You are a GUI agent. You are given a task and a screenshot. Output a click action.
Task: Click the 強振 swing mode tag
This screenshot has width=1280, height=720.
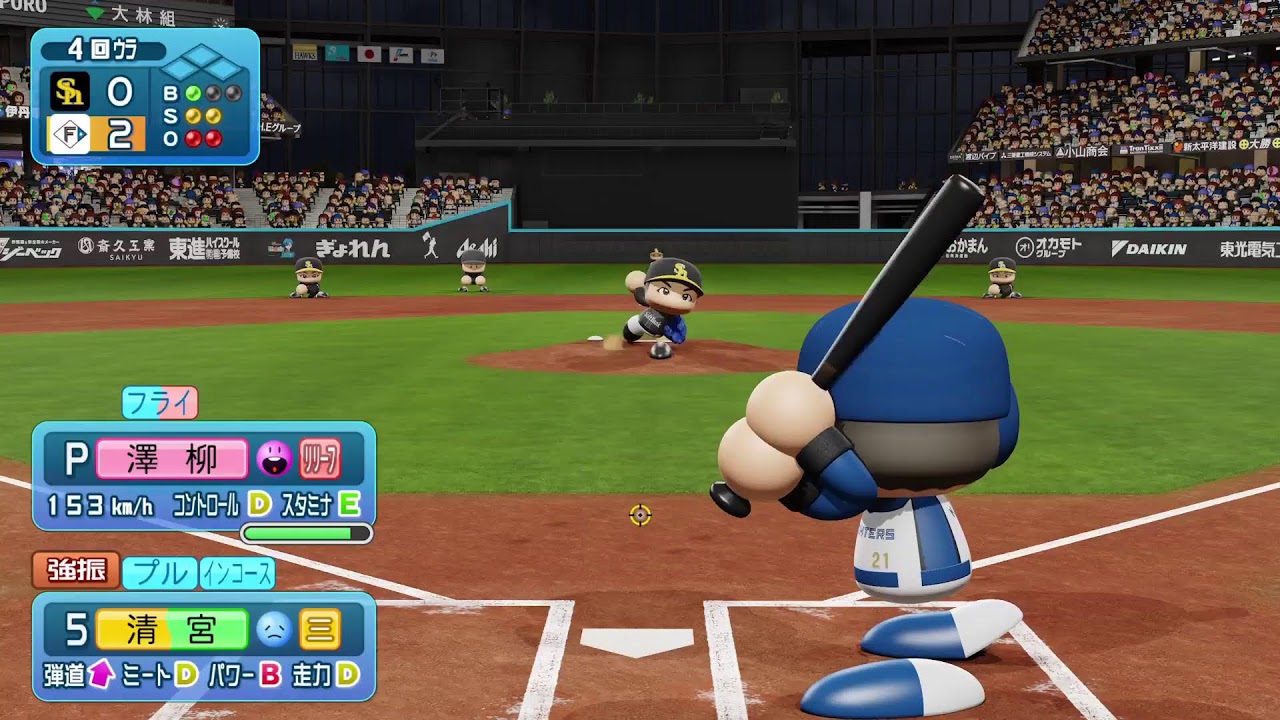click(x=76, y=571)
